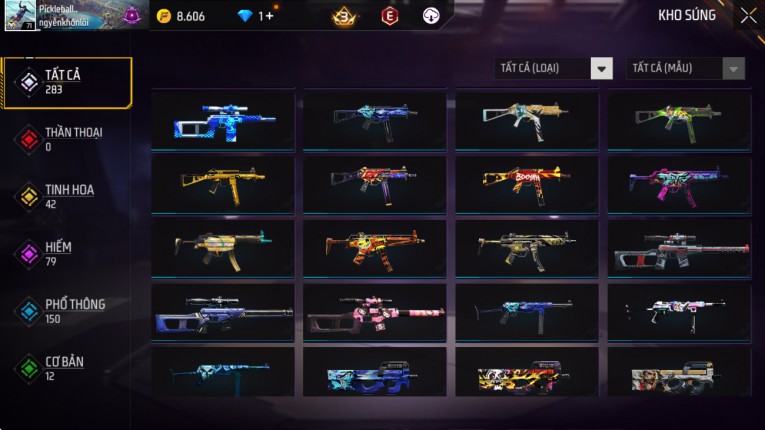
Task: Pick the golden MP5 skin thumbnail
Action: pos(223,182)
